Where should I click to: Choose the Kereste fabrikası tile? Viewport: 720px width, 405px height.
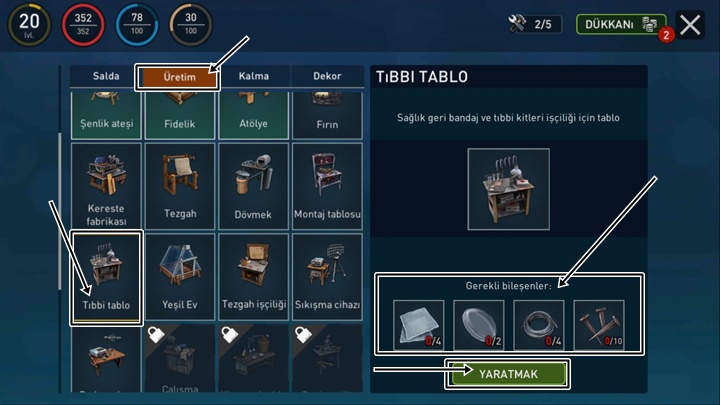pos(106,186)
